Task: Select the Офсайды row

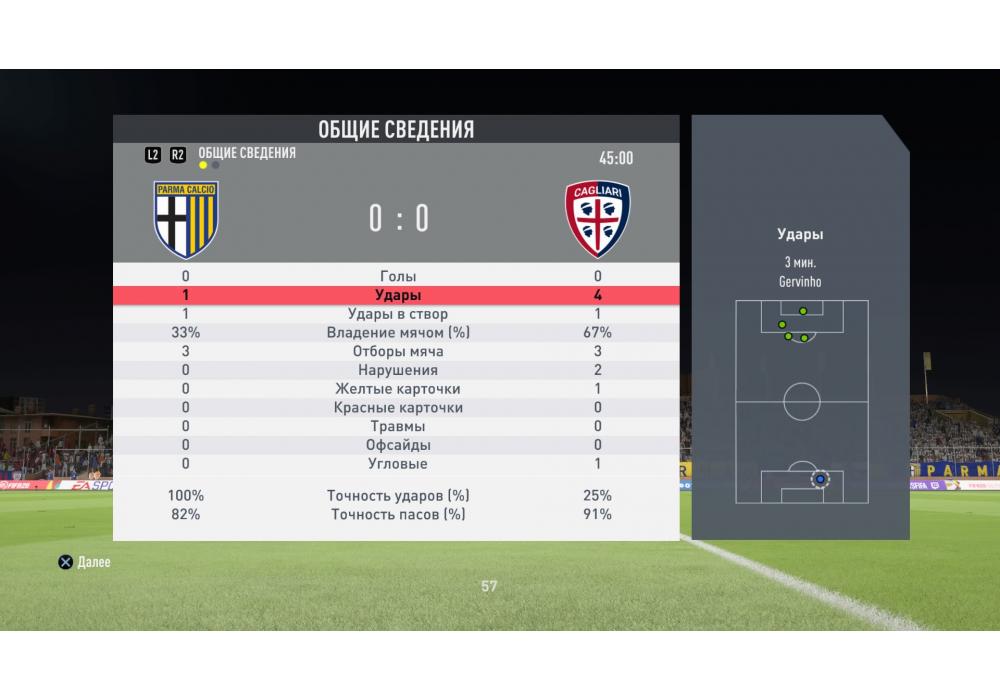Action: coord(398,445)
